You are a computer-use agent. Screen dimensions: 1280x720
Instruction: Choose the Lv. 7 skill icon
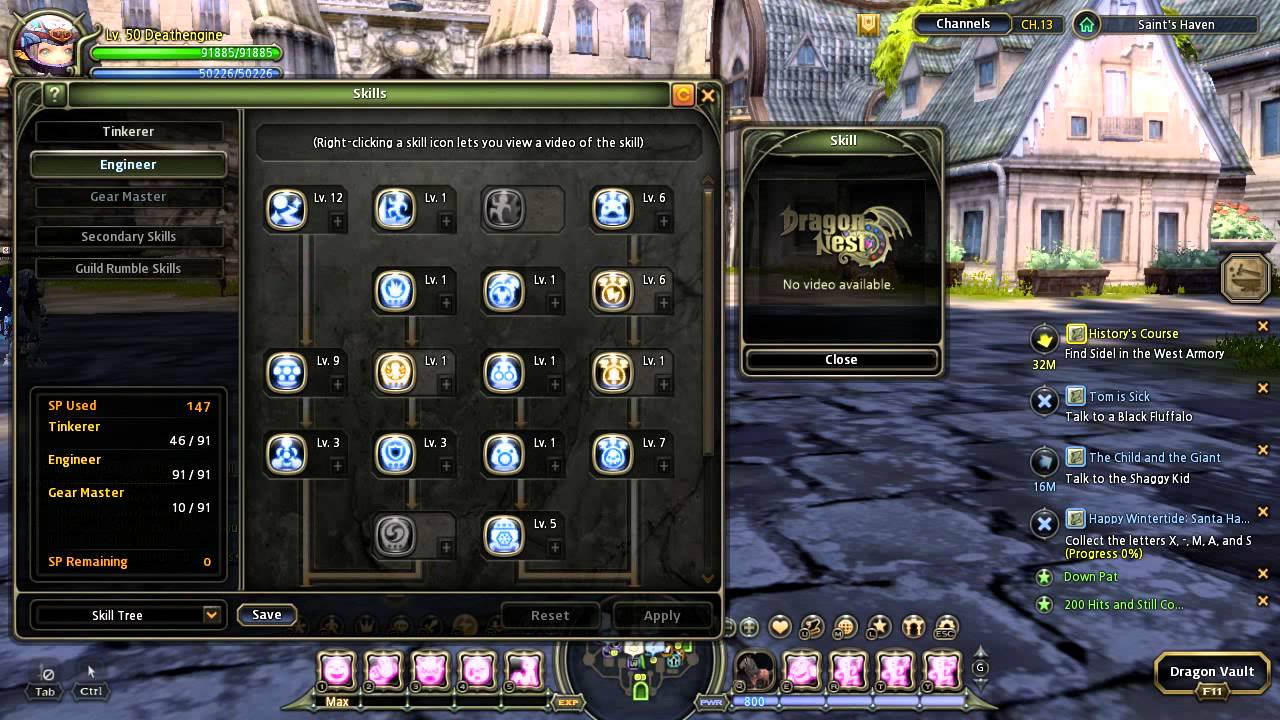pos(613,454)
